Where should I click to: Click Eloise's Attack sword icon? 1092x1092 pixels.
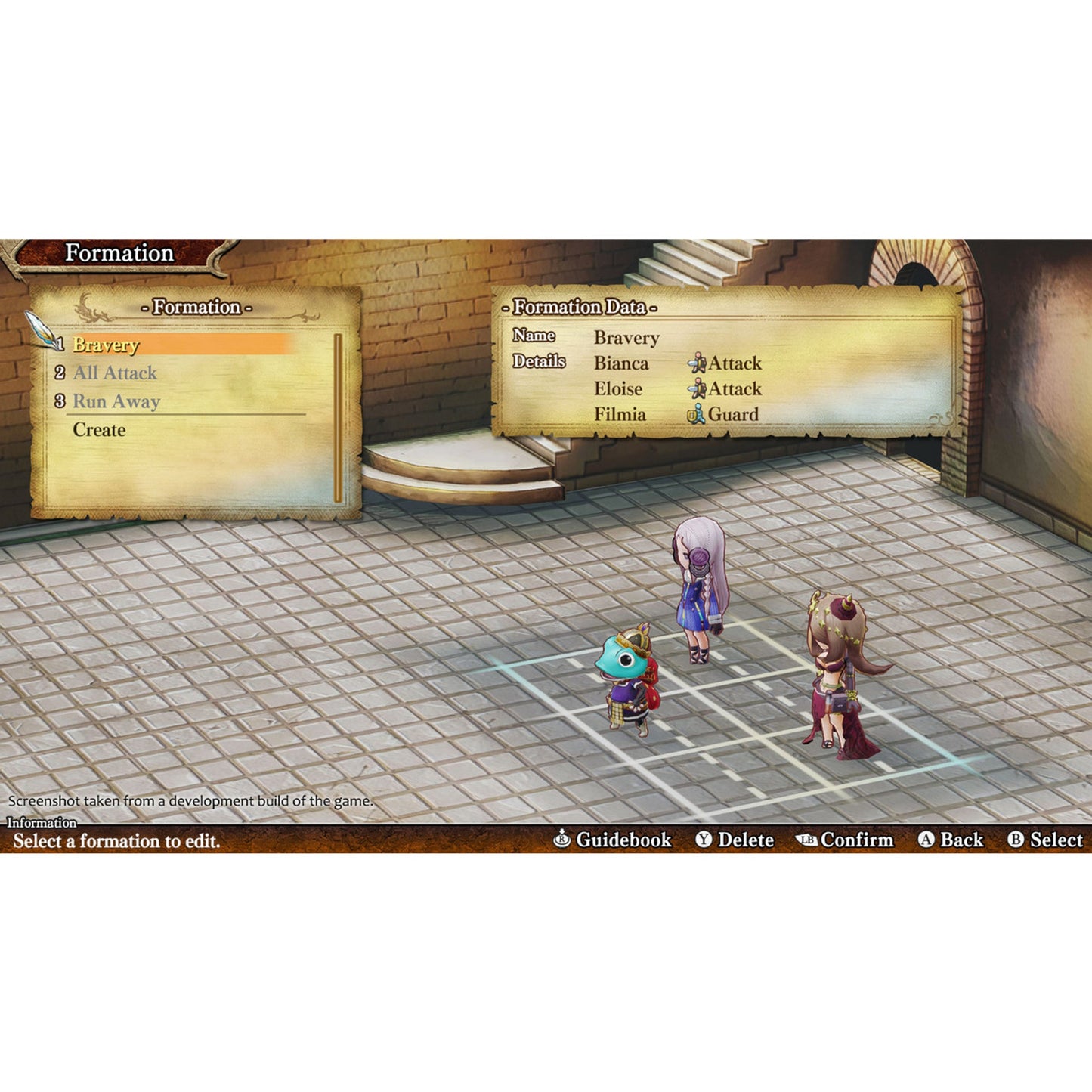[x=698, y=389]
